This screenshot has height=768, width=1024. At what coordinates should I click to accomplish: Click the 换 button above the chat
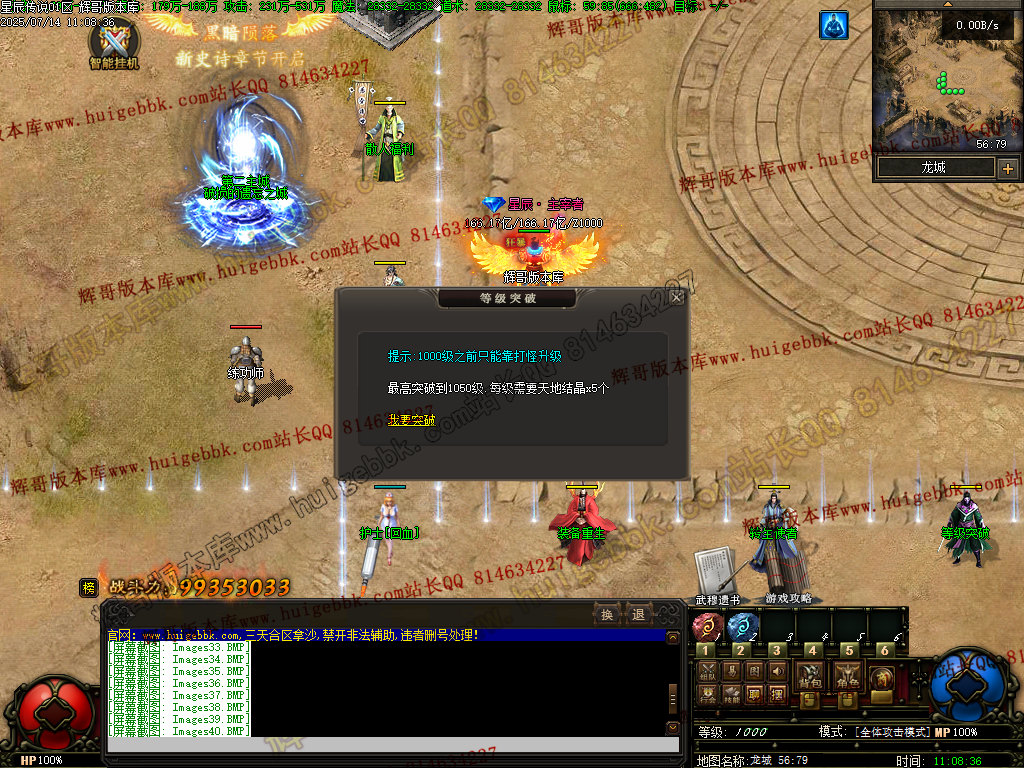coord(608,614)
